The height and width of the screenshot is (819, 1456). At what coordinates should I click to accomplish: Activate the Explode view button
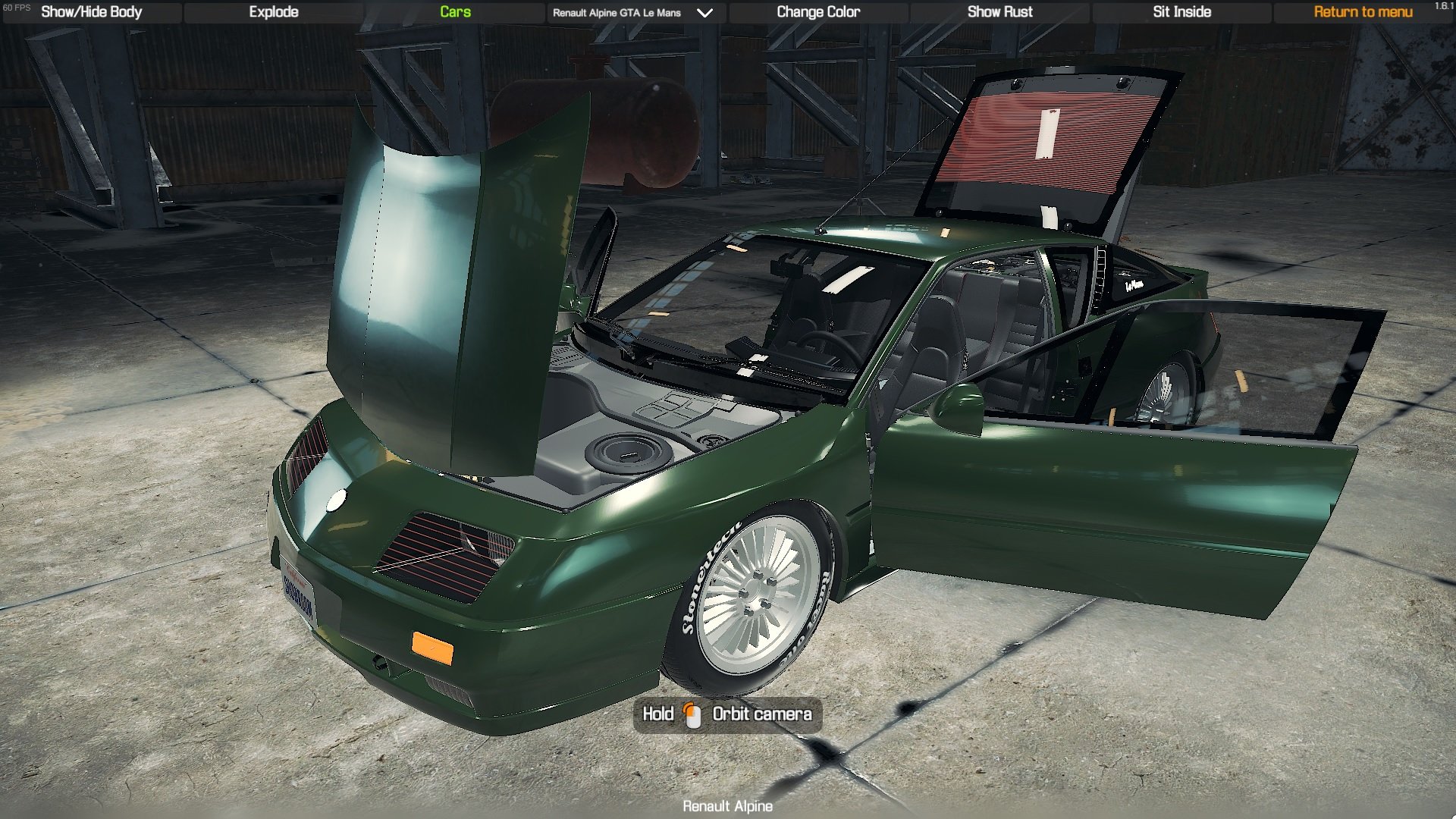click(x=274, y=12)
